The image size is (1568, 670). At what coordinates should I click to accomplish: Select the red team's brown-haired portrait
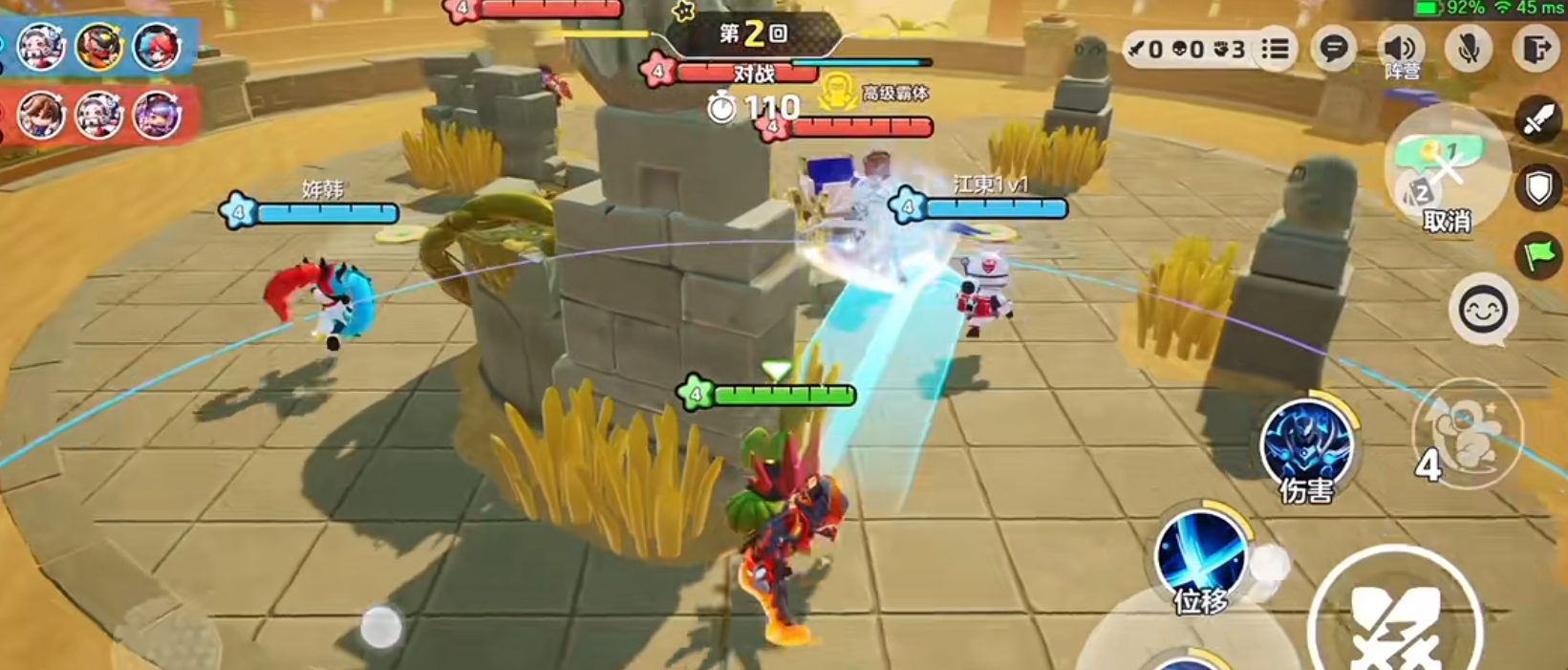[x=41, y=115]
